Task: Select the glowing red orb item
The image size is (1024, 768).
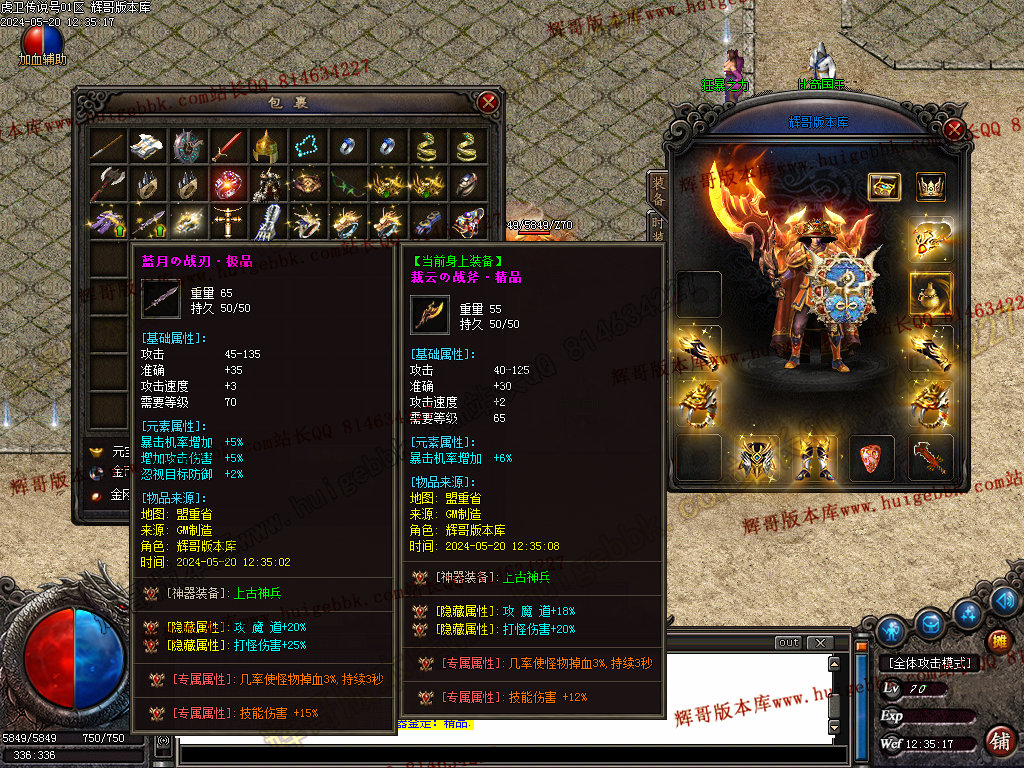Action: (x=226, y=184)
